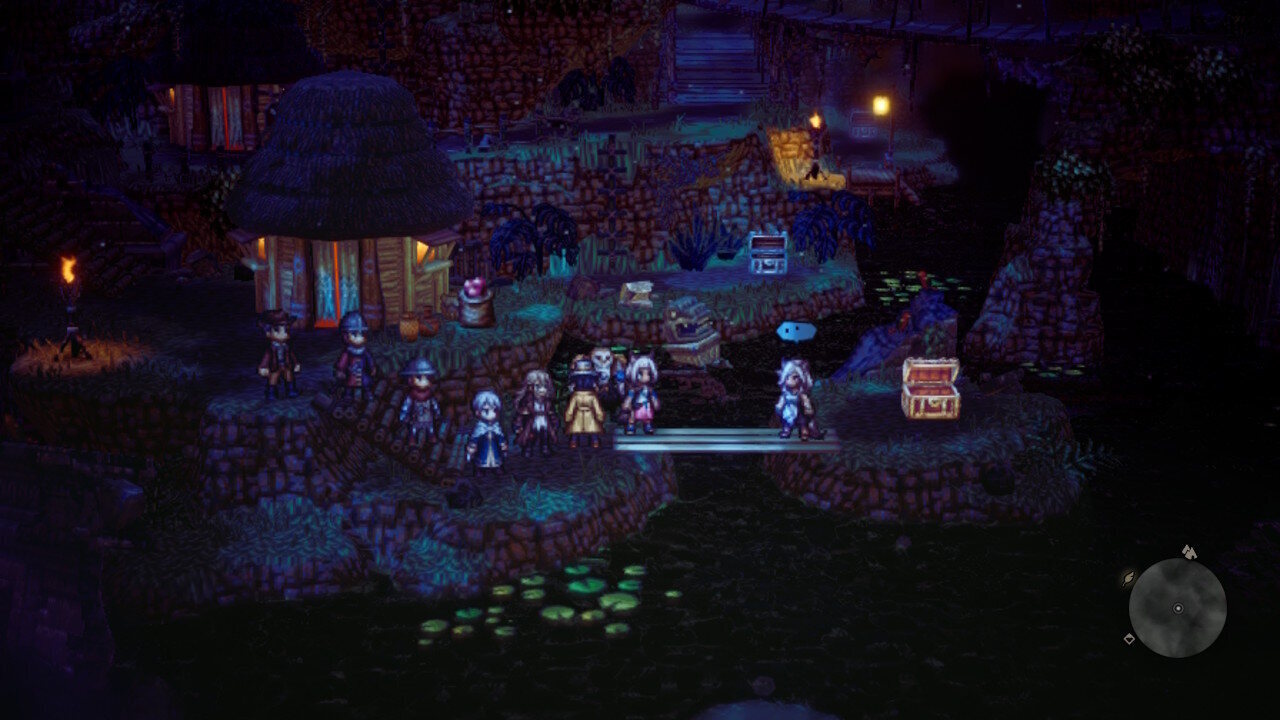Click the diamond marker beside the minimap
1280x720 pixels.
coord(1129,638)
